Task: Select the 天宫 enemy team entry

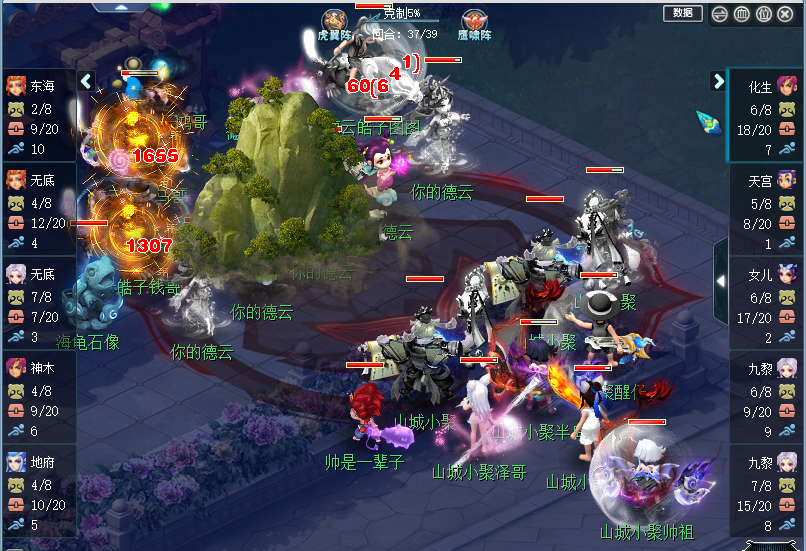Action: click(766, 212)
